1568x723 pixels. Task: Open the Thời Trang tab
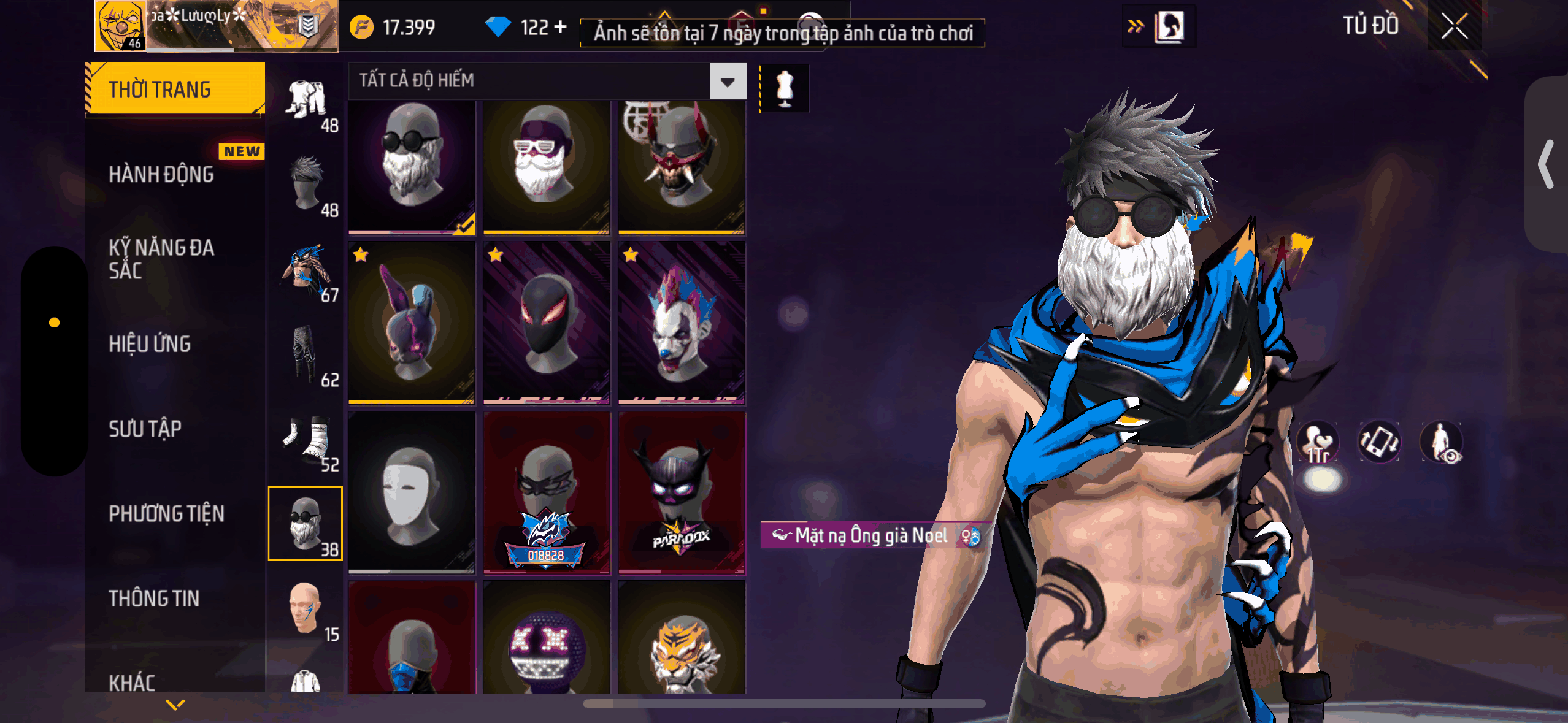[x=175, y=90]
